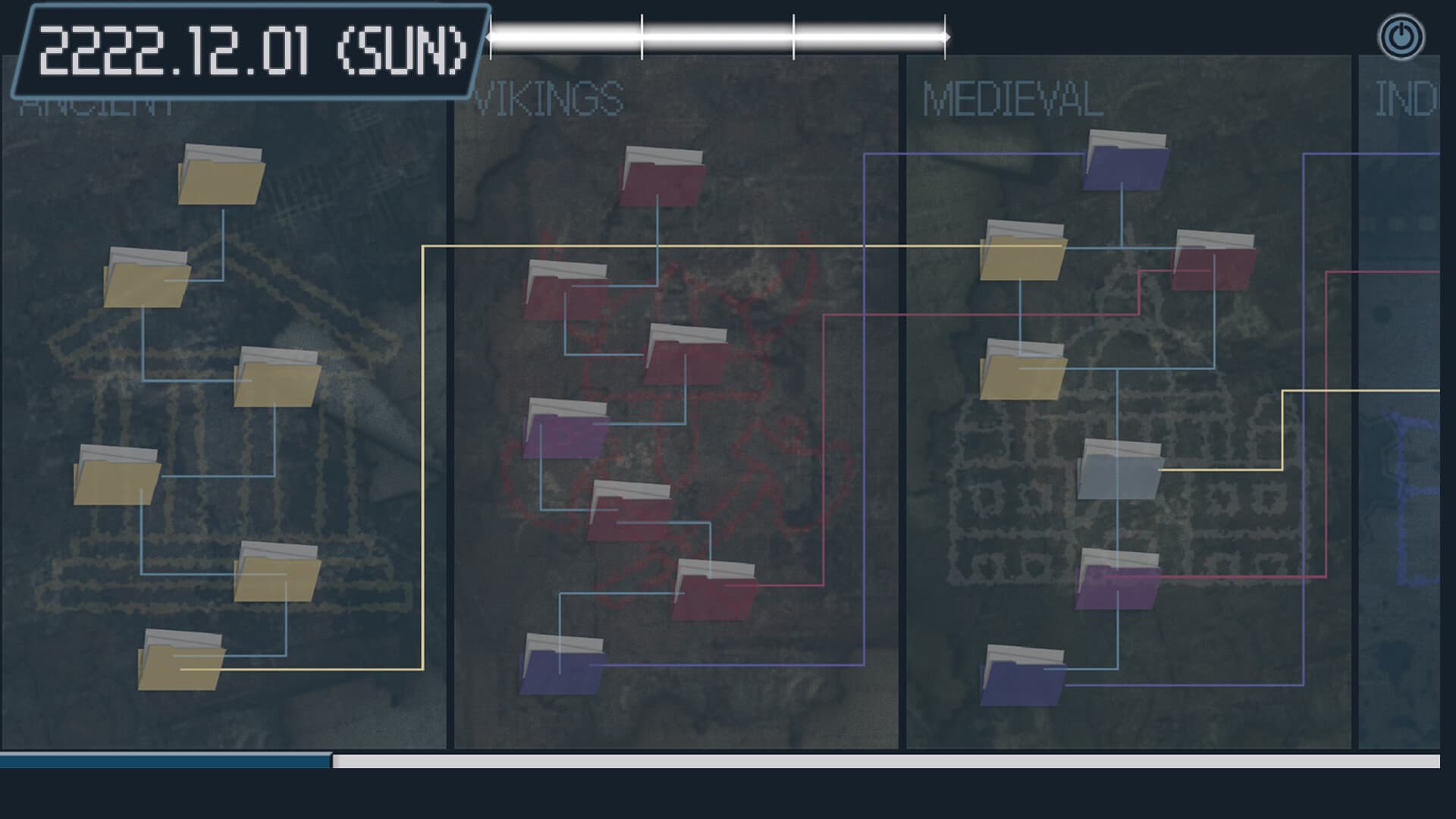This screenshot has height=819, width=1456.
Task: Select the bottom yellow folder in the Ancient era
Action: [x=182, y=667]
